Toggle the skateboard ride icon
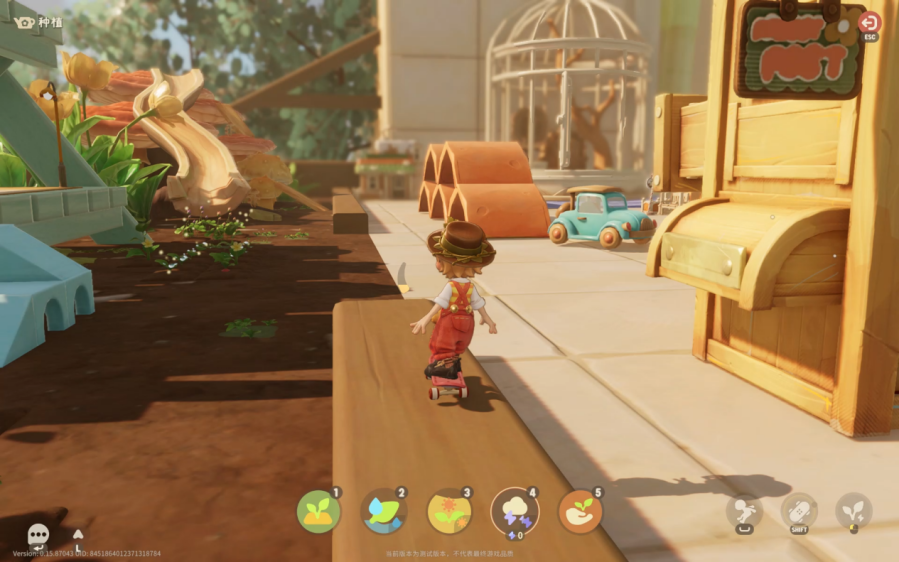Image resolution: width=899 pixels, height=562 pixels. pyautogui.click(x=799, y=511)
